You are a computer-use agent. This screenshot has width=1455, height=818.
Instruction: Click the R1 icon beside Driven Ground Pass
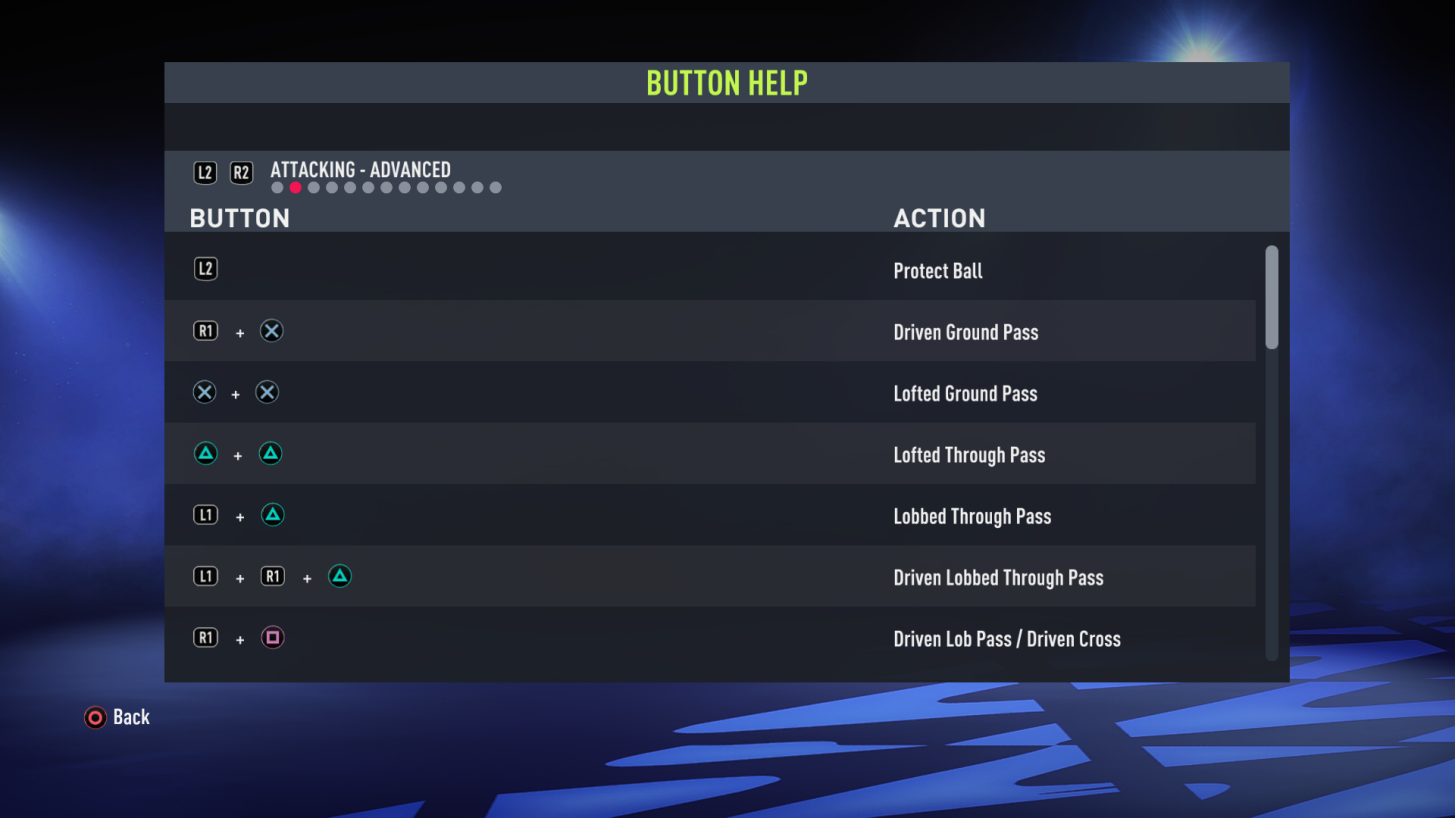click(x=205, y=331)
